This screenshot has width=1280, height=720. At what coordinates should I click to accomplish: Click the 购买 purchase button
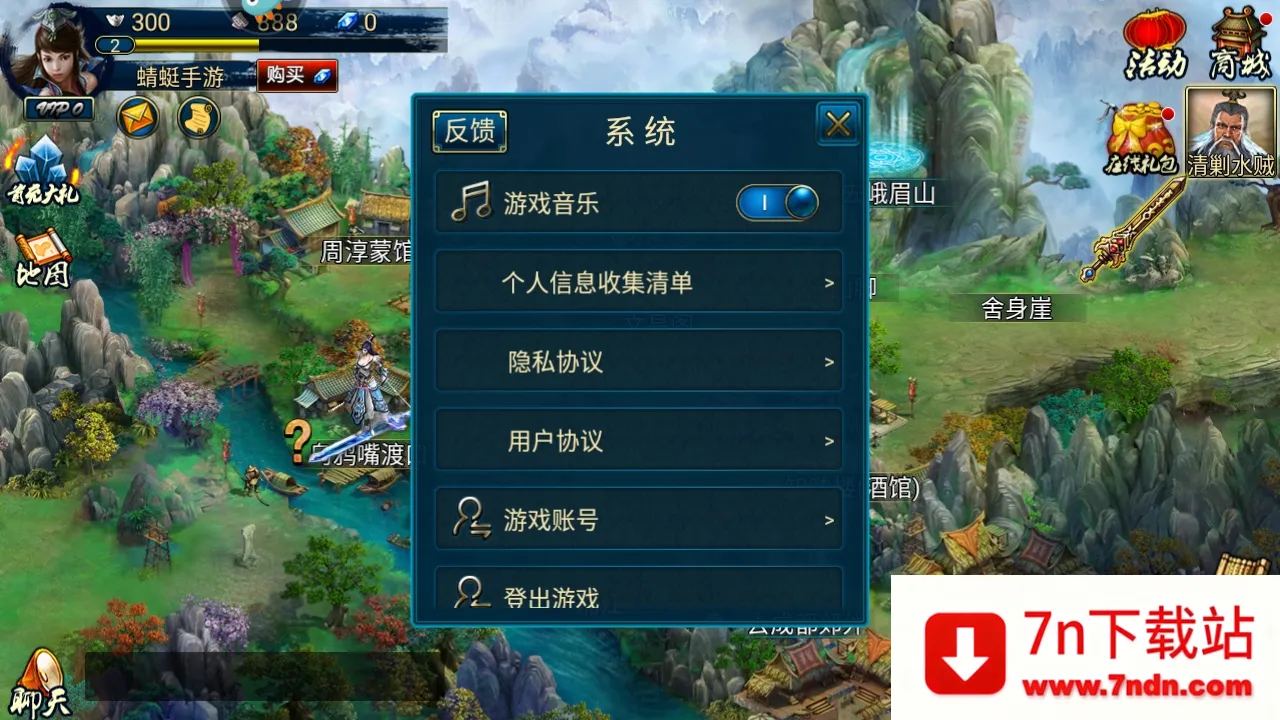point(296,76)
